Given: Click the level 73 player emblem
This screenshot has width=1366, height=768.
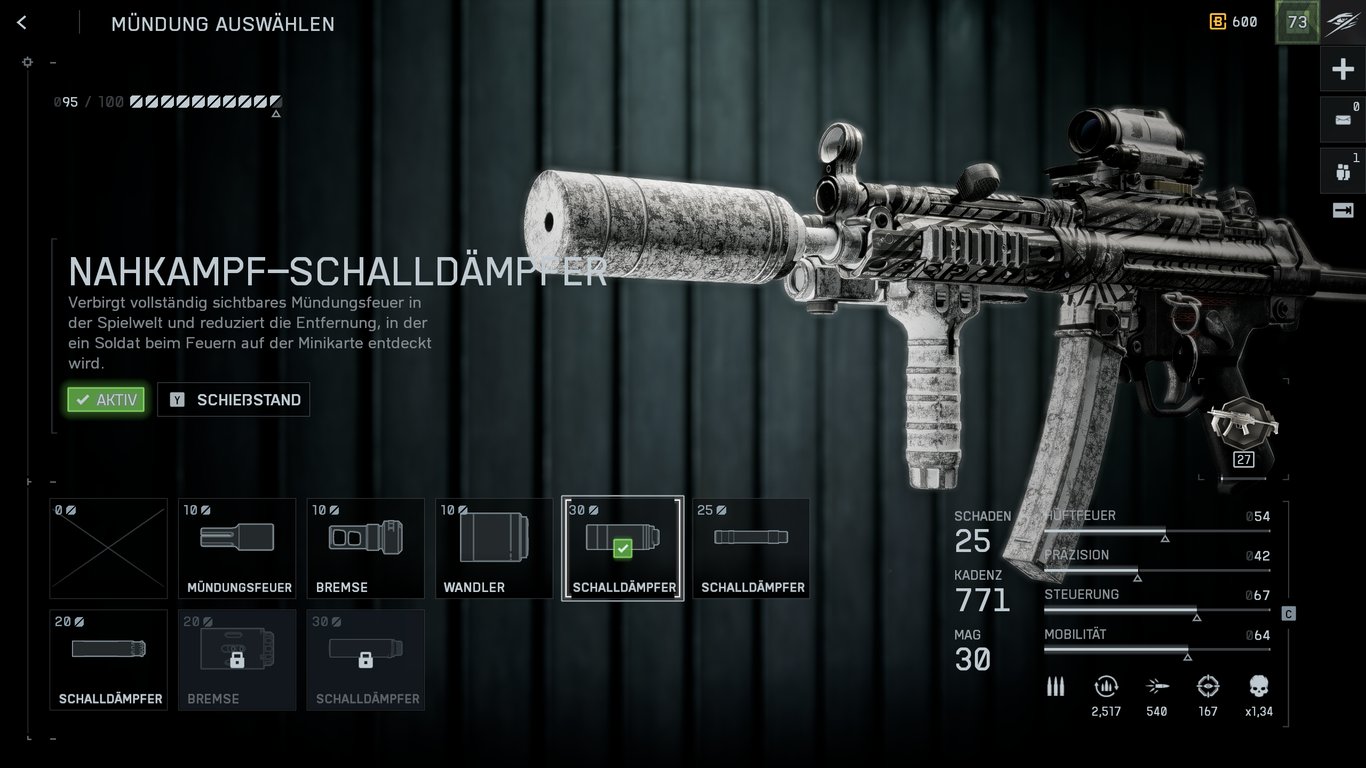Looking at the screenshot, I should [x=1297, y=21].
